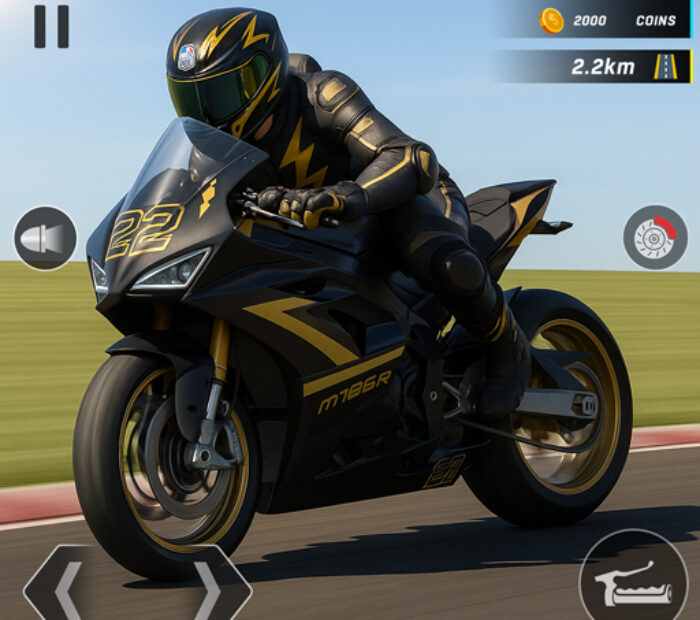
Task: Hit the accelerator pedal button
Action: (x=633, y=583)
